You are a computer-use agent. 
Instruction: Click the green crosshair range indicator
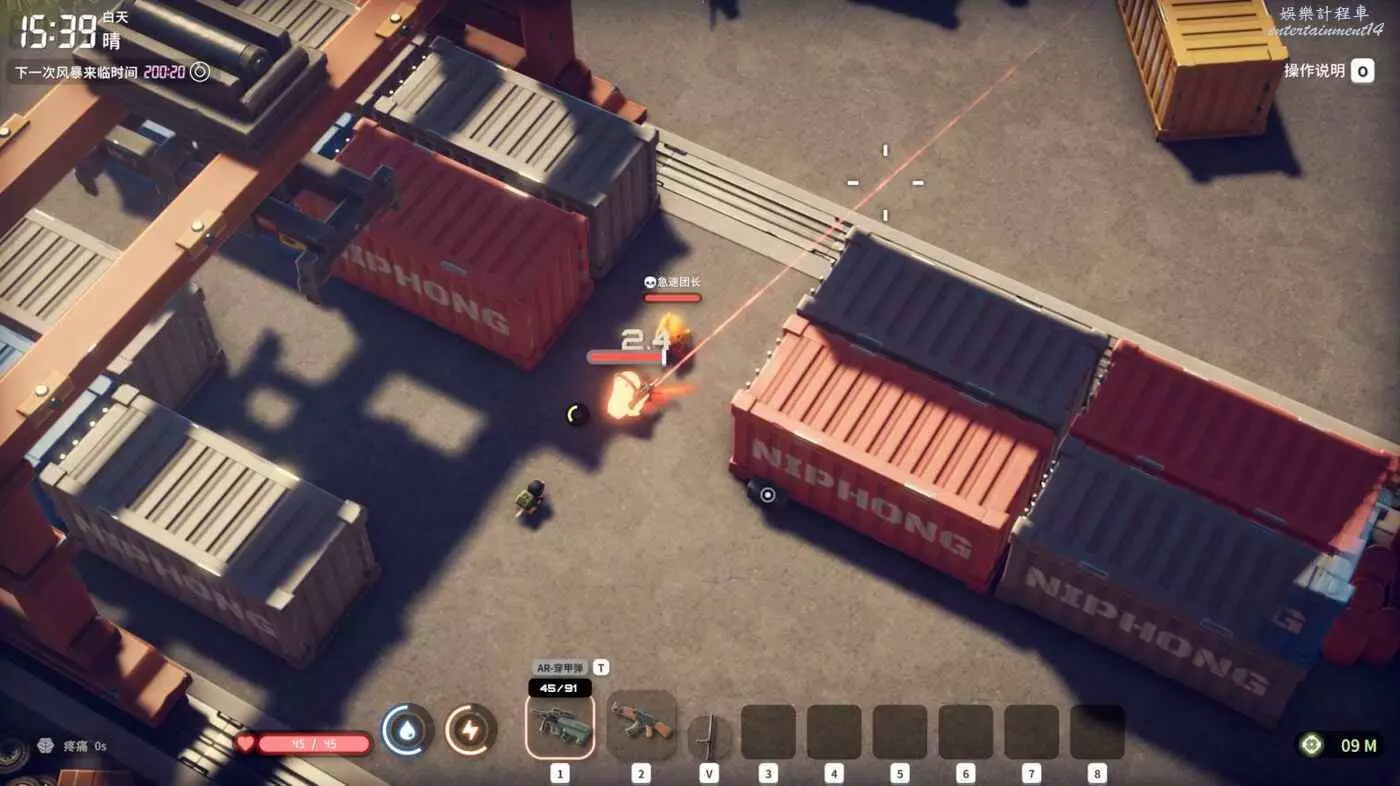point(1311,744)
